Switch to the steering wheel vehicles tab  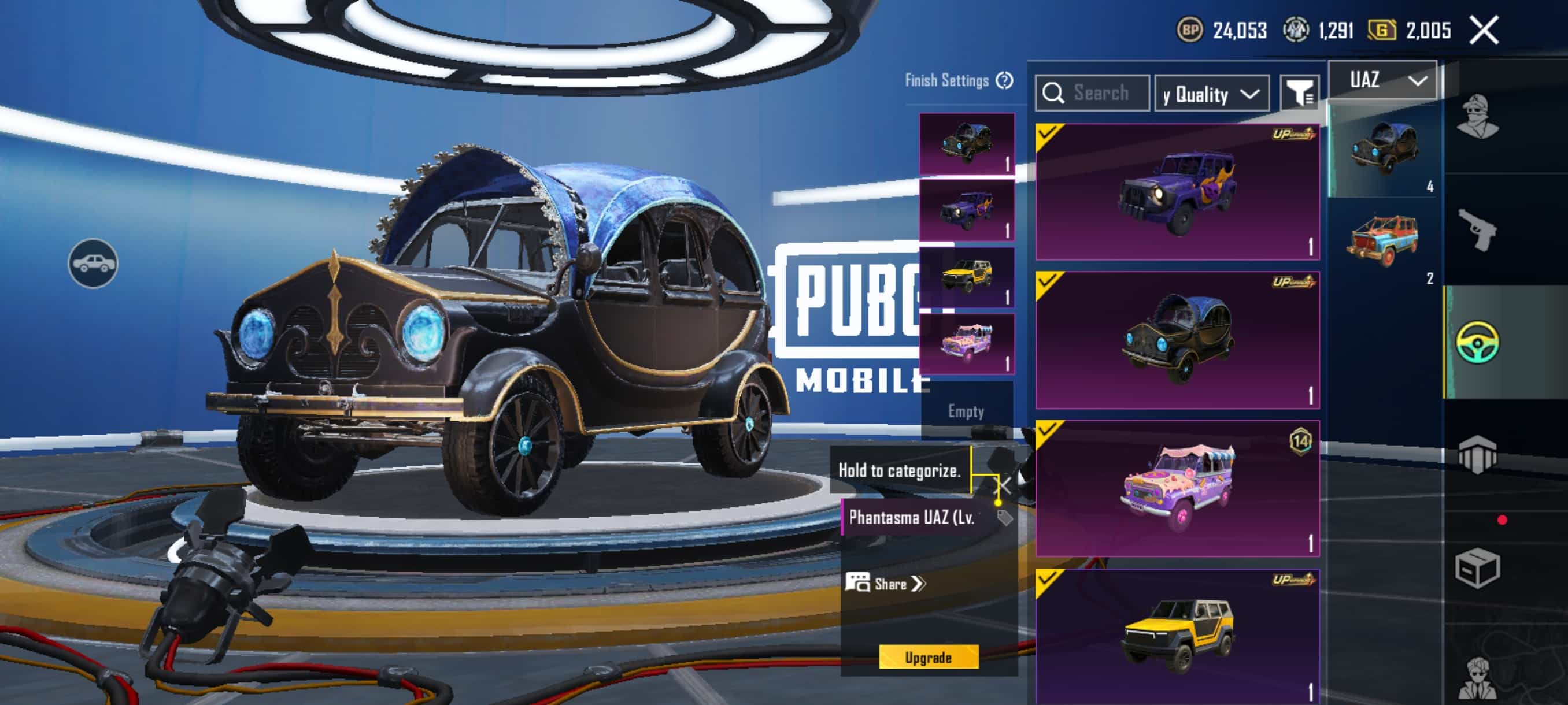click(1477, 343)
